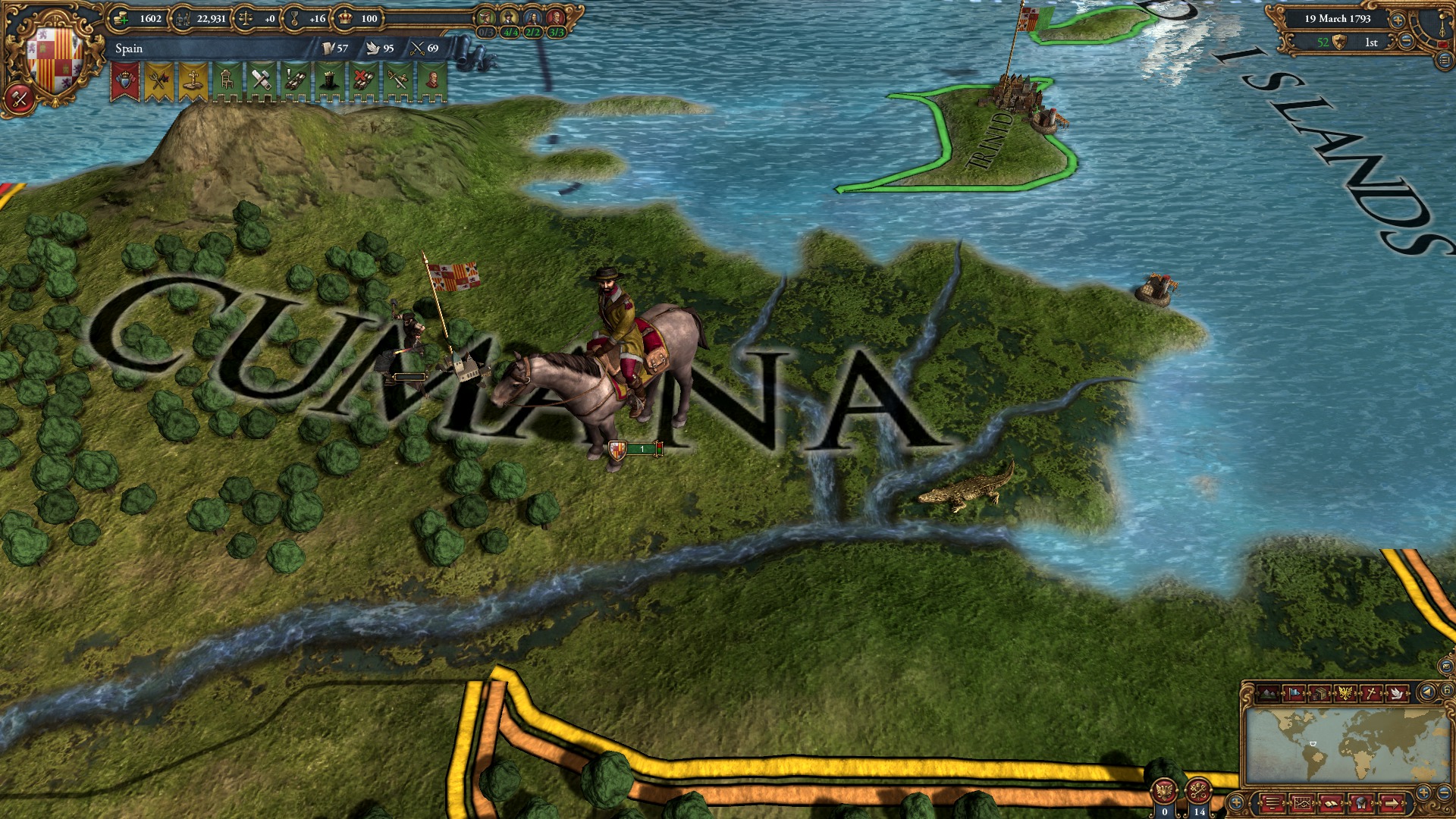Open the ledger via the graph icon
The image size is (1456, 819).
[x=1302, y=802]
